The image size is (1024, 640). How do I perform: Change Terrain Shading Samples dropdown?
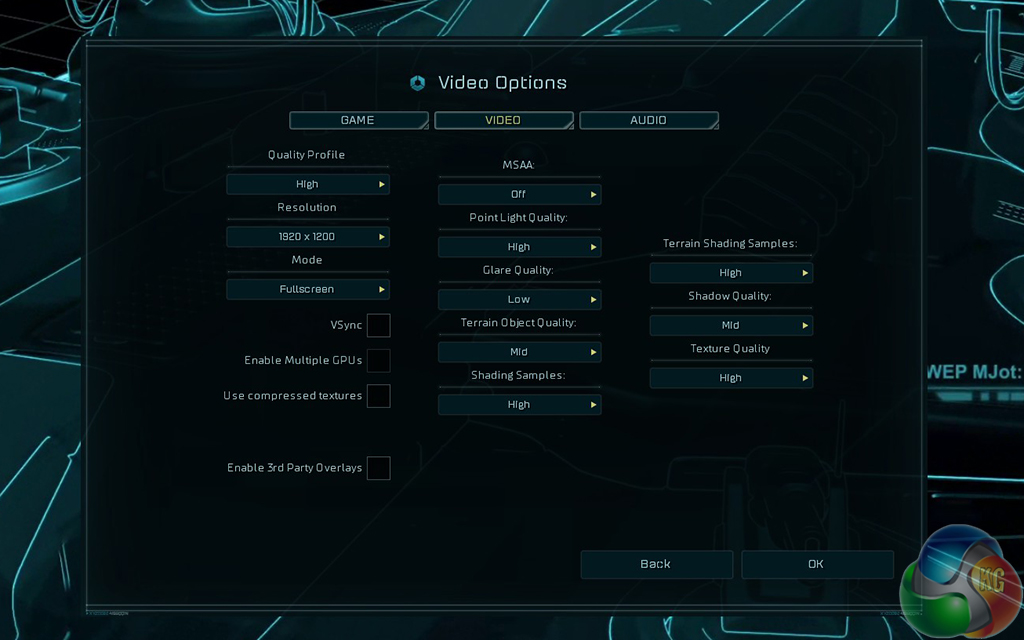coord(731,273)
